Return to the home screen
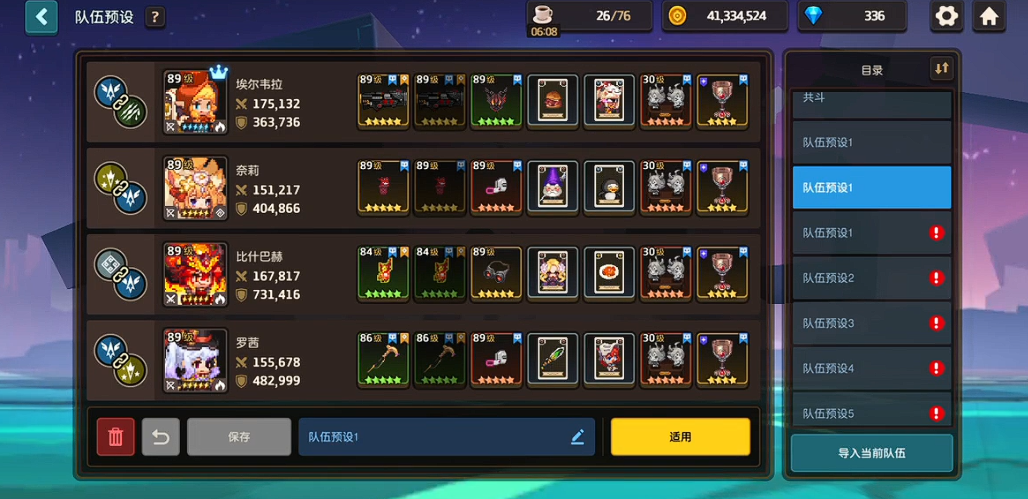Screen dimensions: 1028x499 989,16
